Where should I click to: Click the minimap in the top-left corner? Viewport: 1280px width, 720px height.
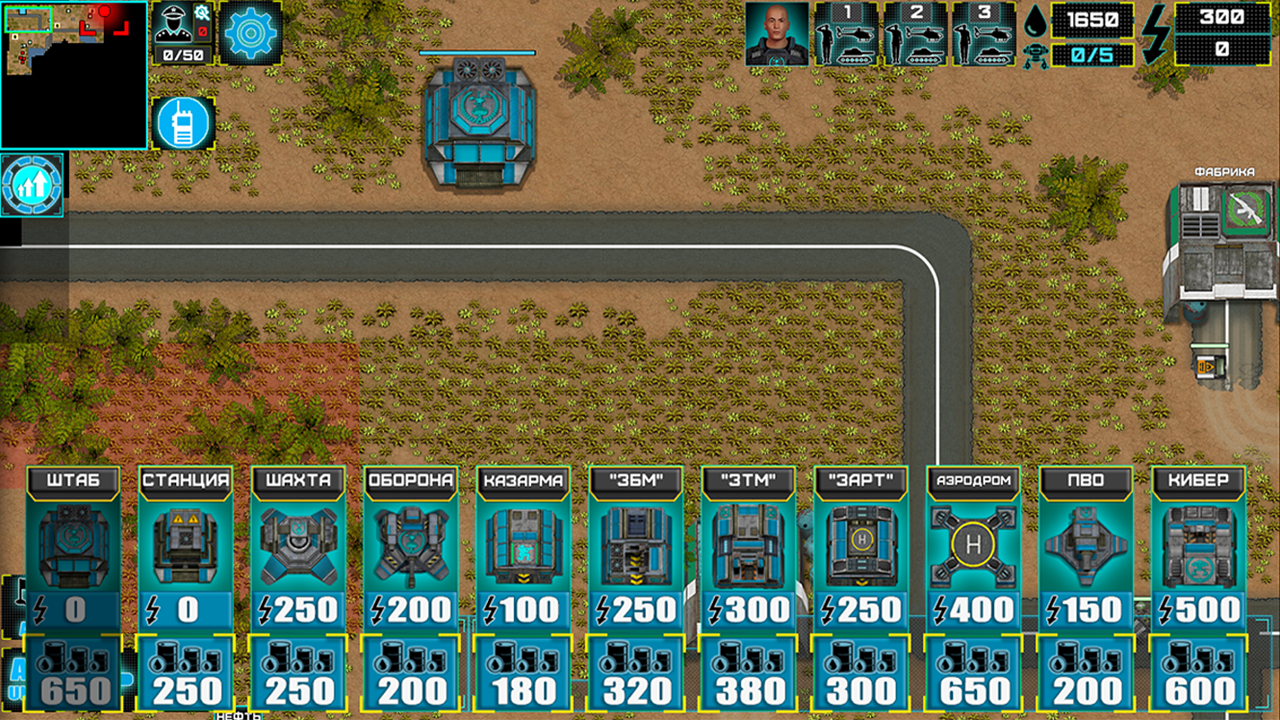75,75
